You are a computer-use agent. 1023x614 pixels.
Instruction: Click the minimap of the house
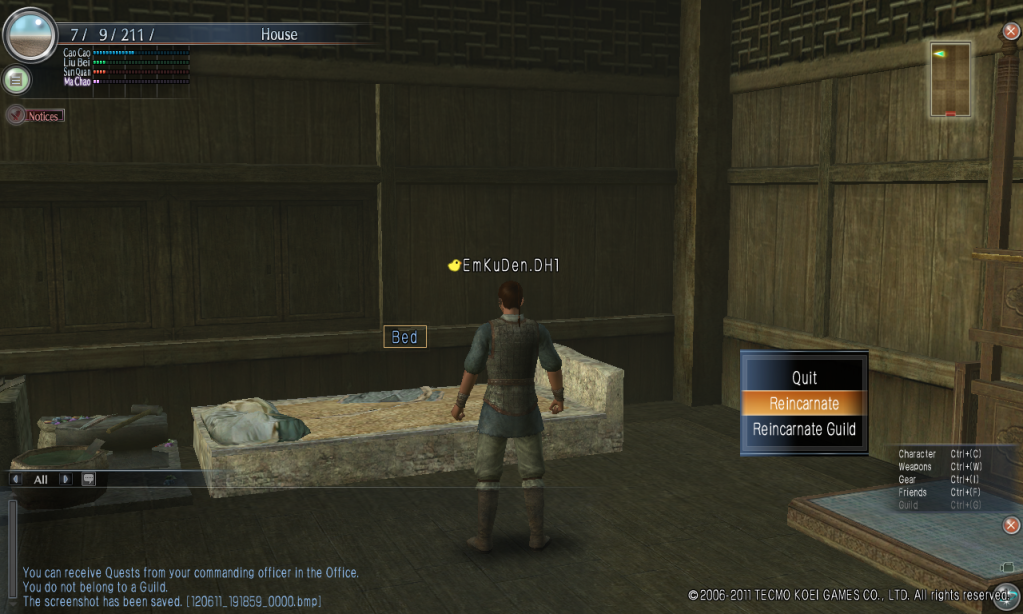click(950, 79)
